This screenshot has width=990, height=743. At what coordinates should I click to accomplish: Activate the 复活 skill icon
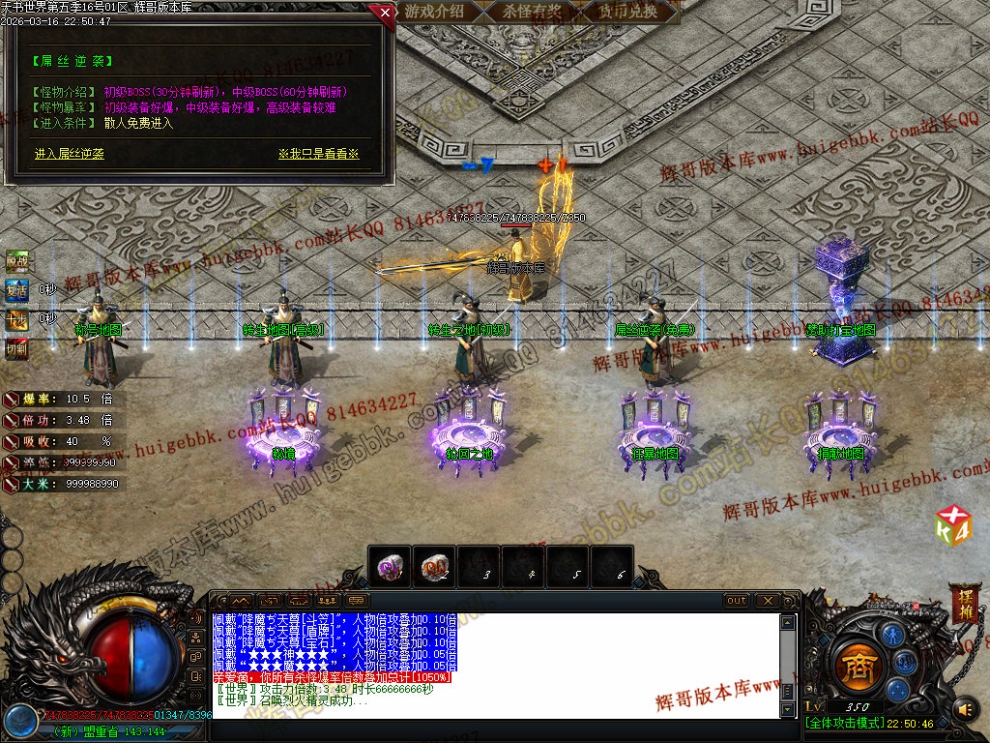(17, 290)
